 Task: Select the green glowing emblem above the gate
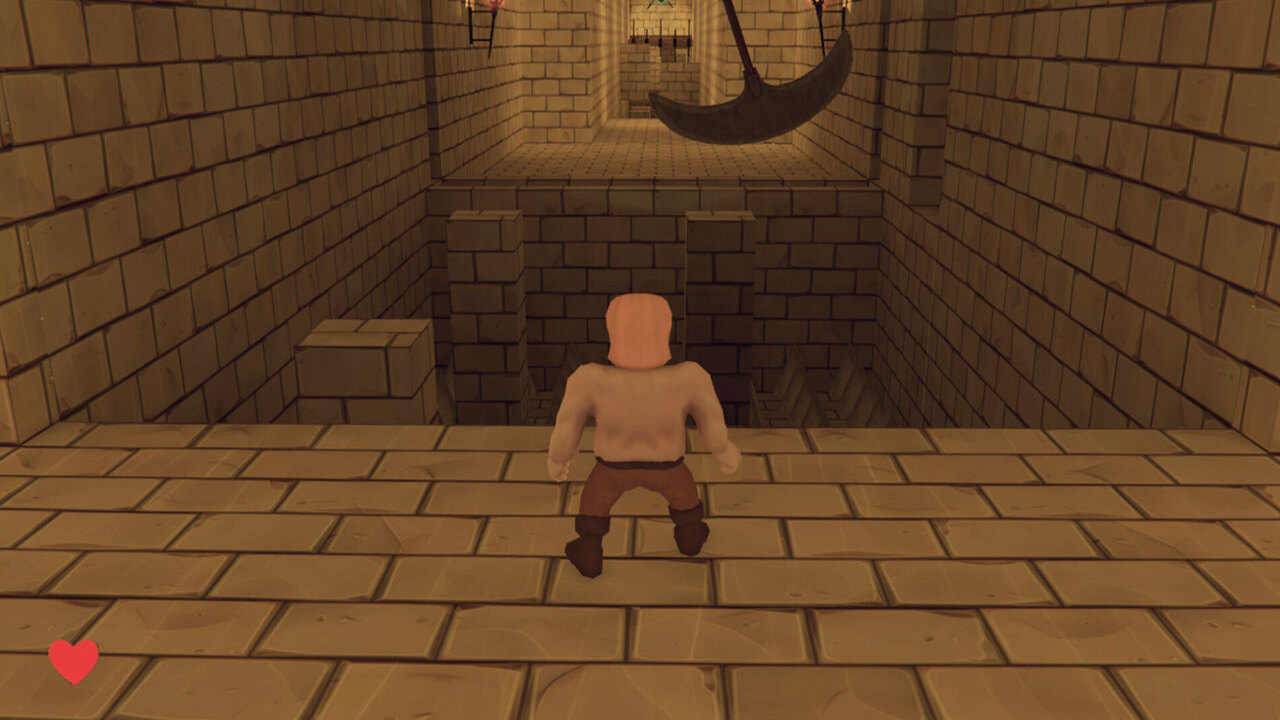click(x=660, y=5)
